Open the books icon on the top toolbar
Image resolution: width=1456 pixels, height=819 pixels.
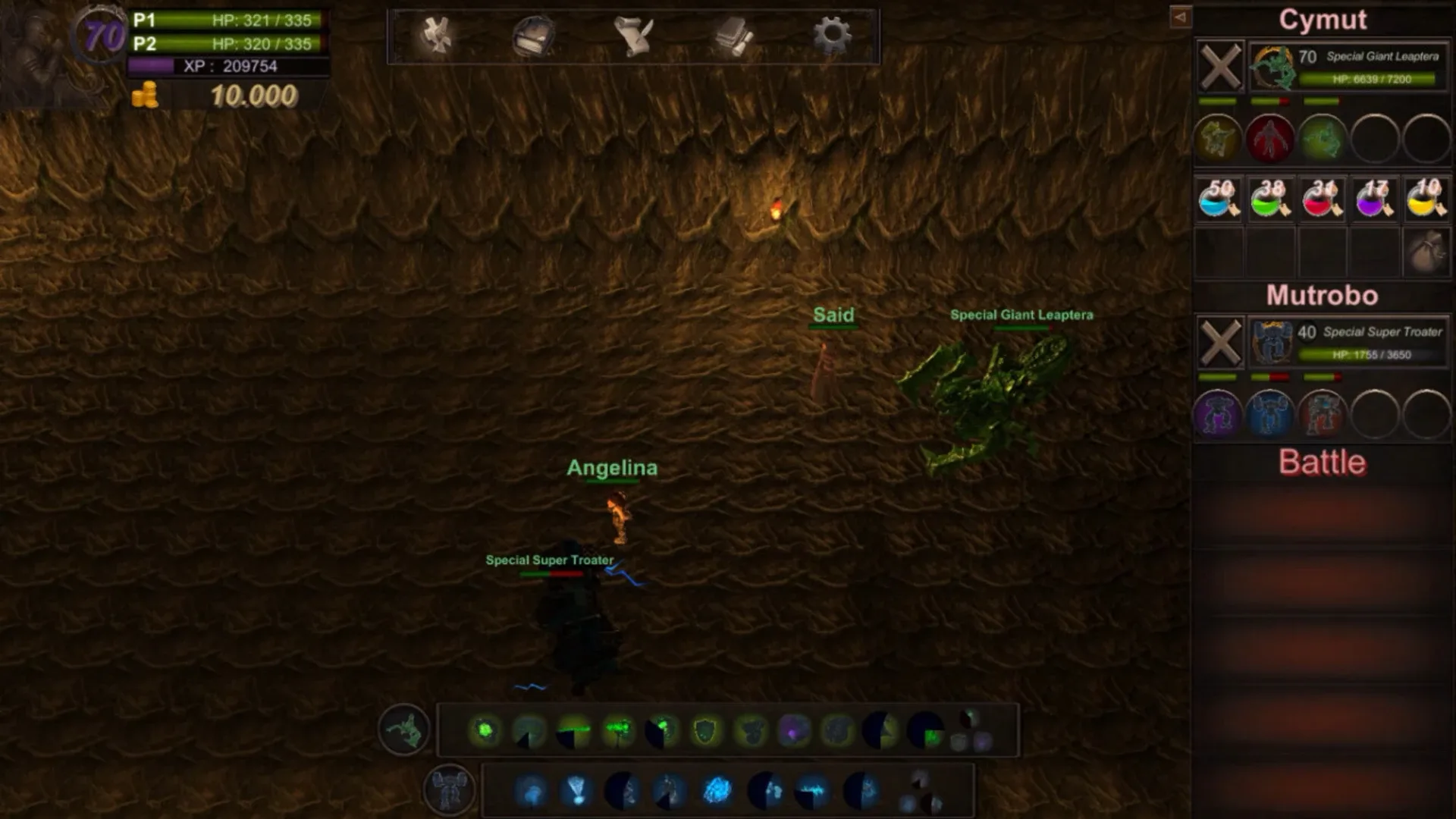tap(732, 34)
